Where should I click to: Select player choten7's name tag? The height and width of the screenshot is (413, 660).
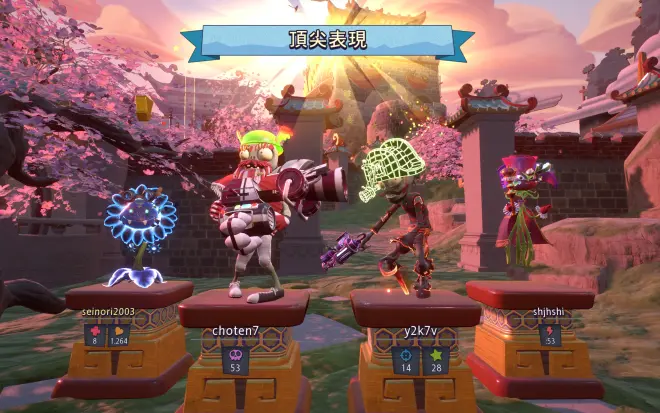tap(235, 330)
